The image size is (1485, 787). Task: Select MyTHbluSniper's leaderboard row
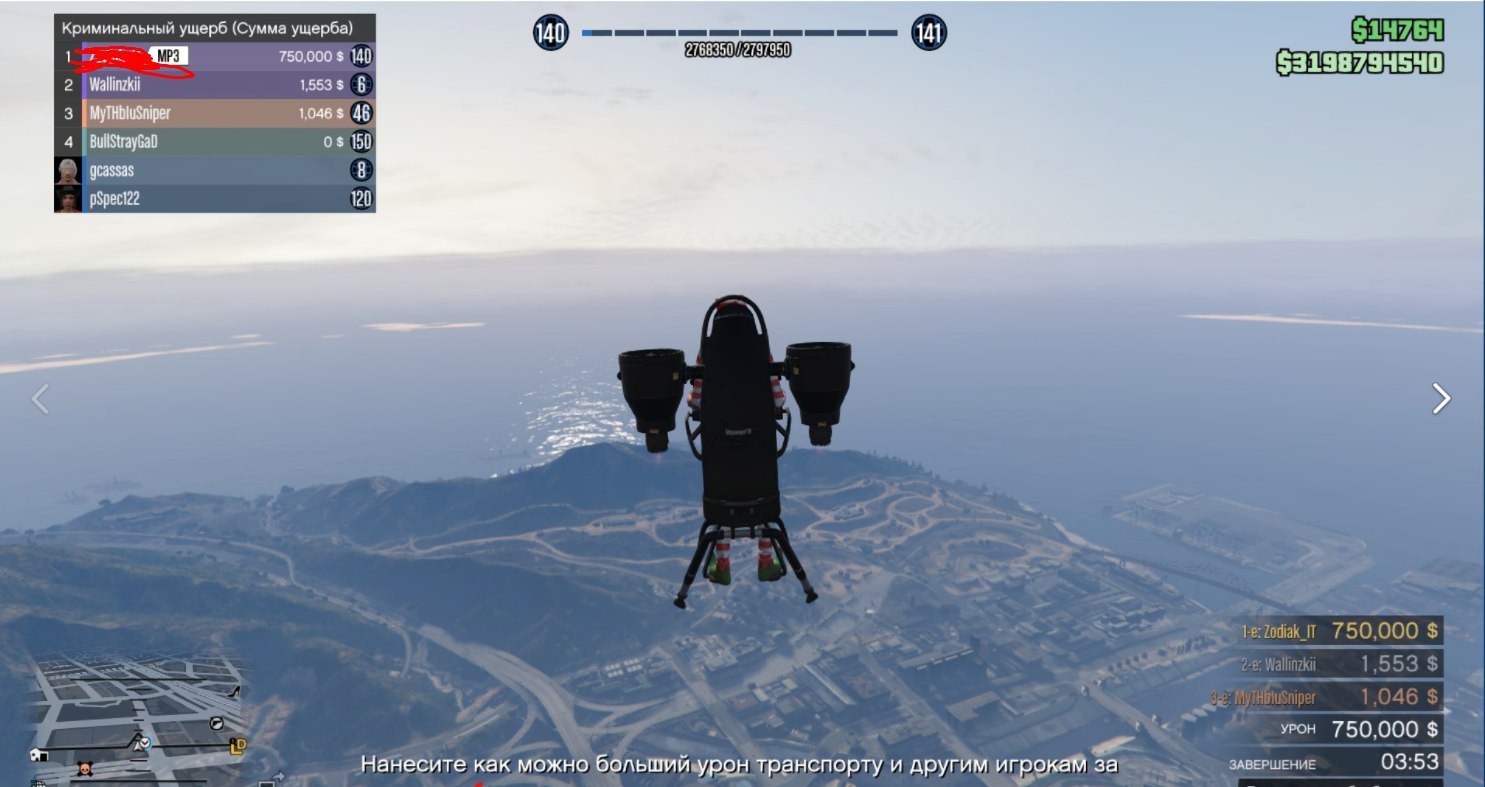click(x=215, y=114)
